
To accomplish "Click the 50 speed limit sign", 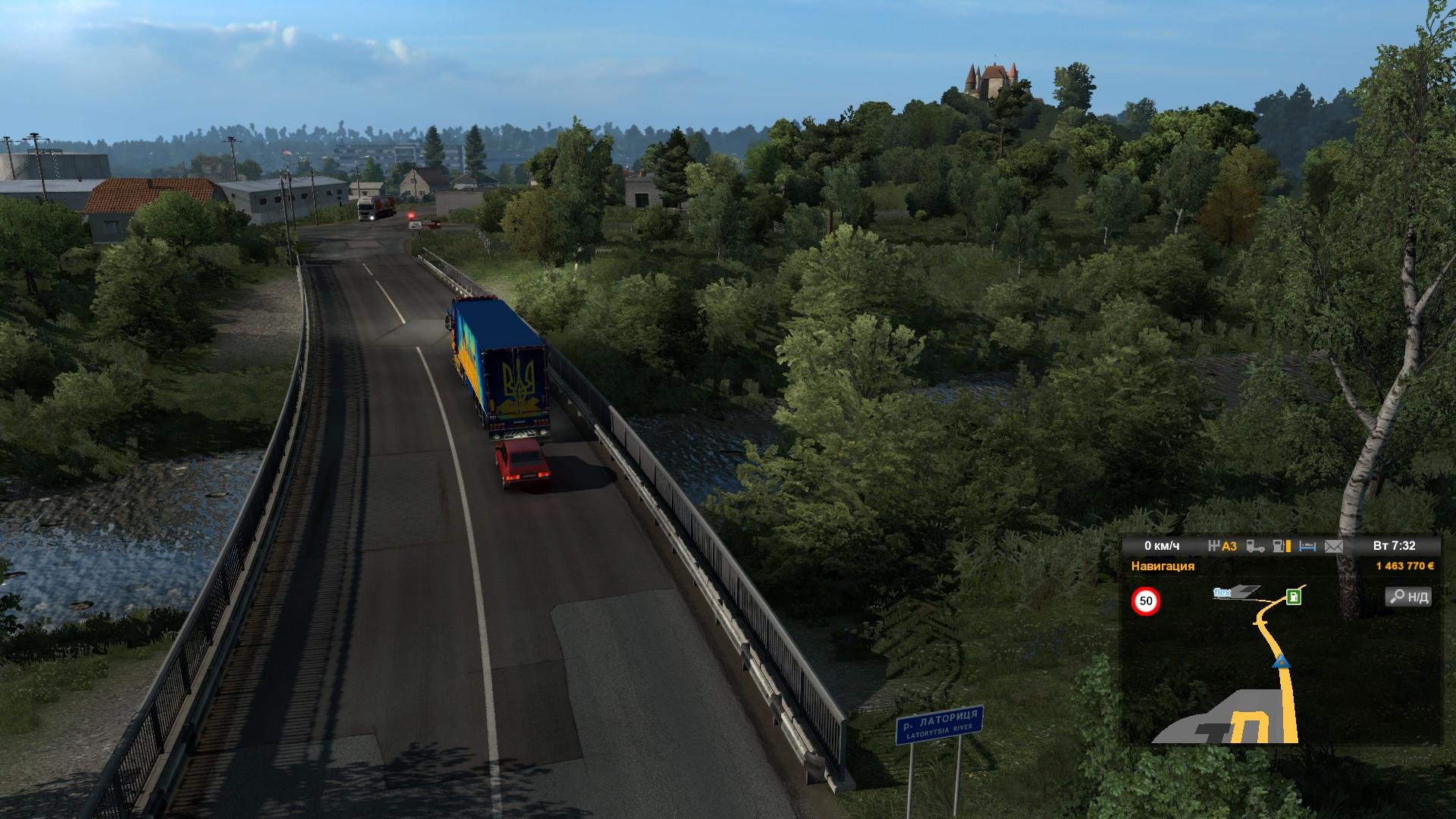I will coord(1147,600).
